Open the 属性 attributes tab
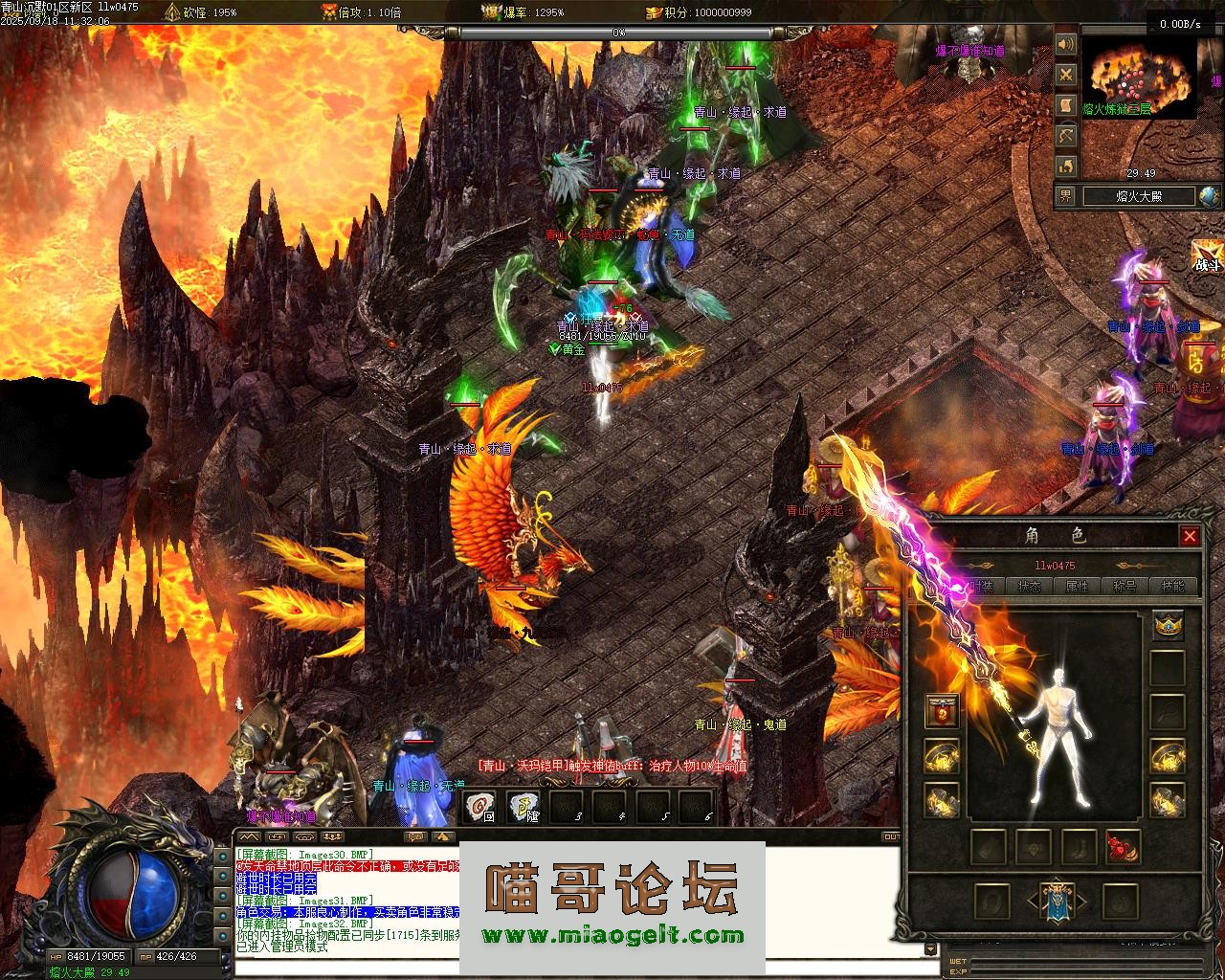1225x980 pixels. pos(1078,586)
